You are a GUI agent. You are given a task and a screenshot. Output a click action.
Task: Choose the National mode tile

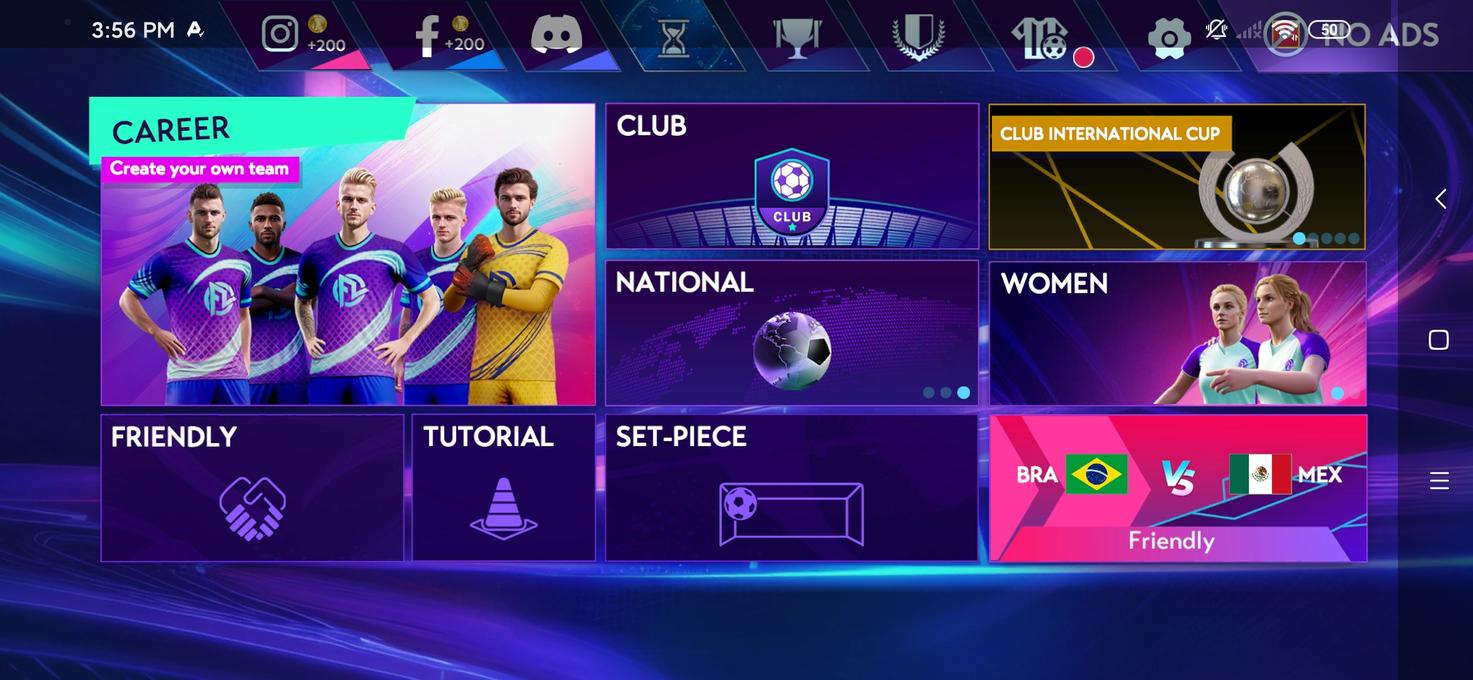pyautogui.click(x=791, y=333)
